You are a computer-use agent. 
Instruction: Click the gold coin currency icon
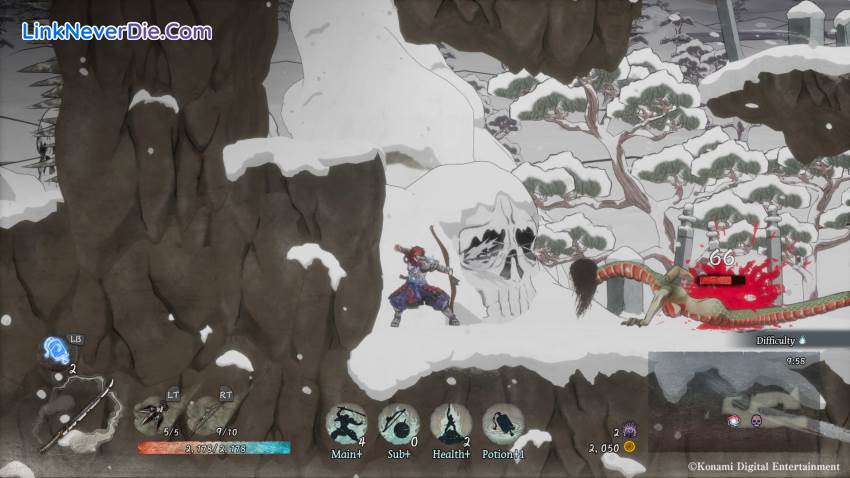coord(630,447)
